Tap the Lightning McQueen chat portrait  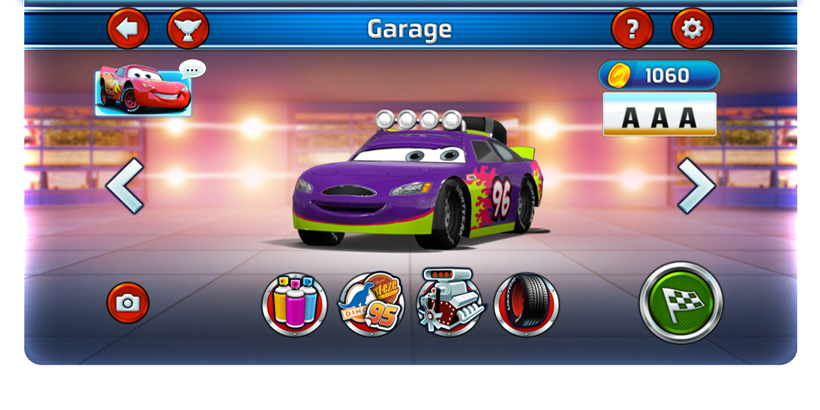pyautogui.click(x=143, y=90)
